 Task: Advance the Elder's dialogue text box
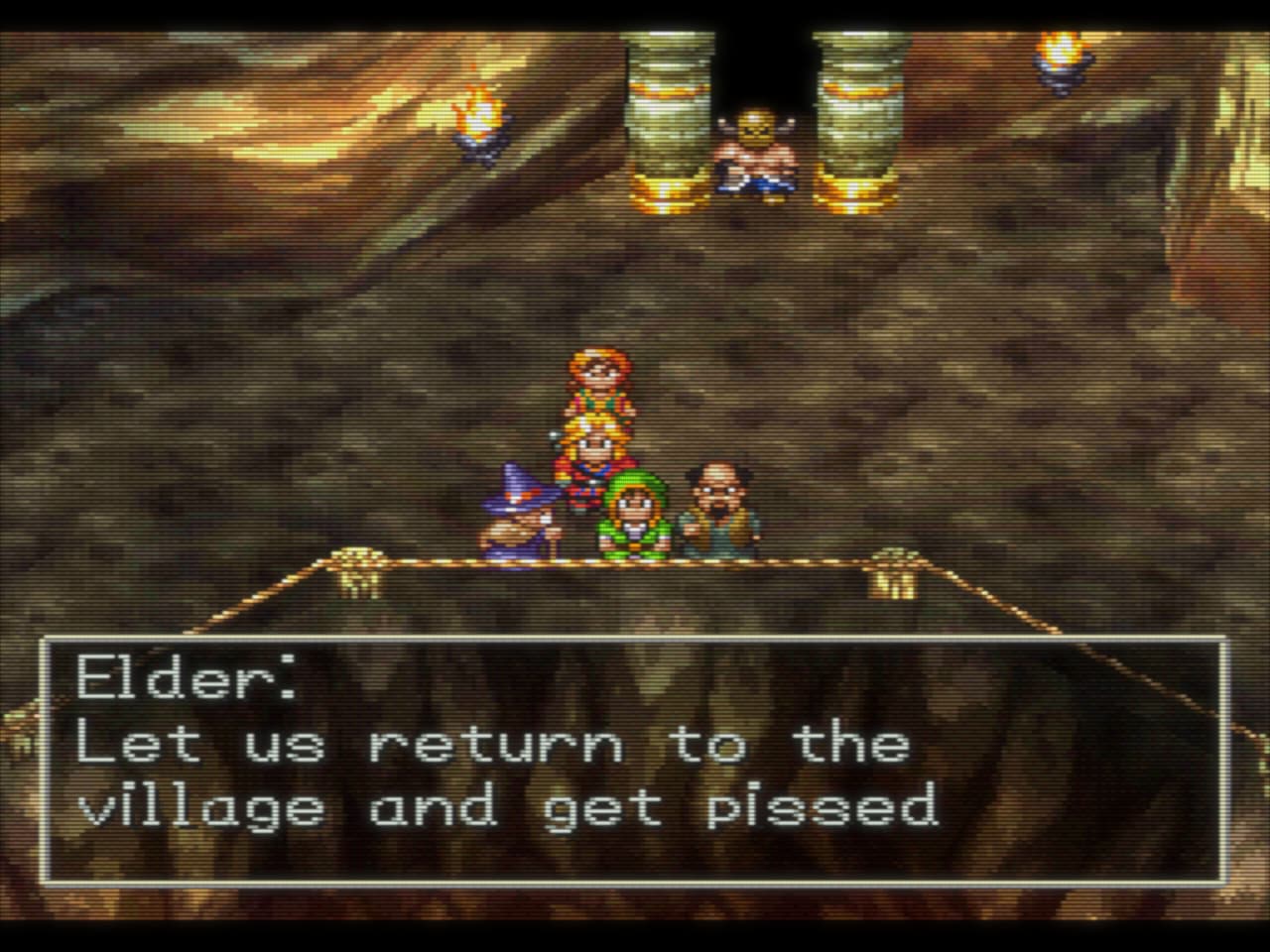pos(633,762)
